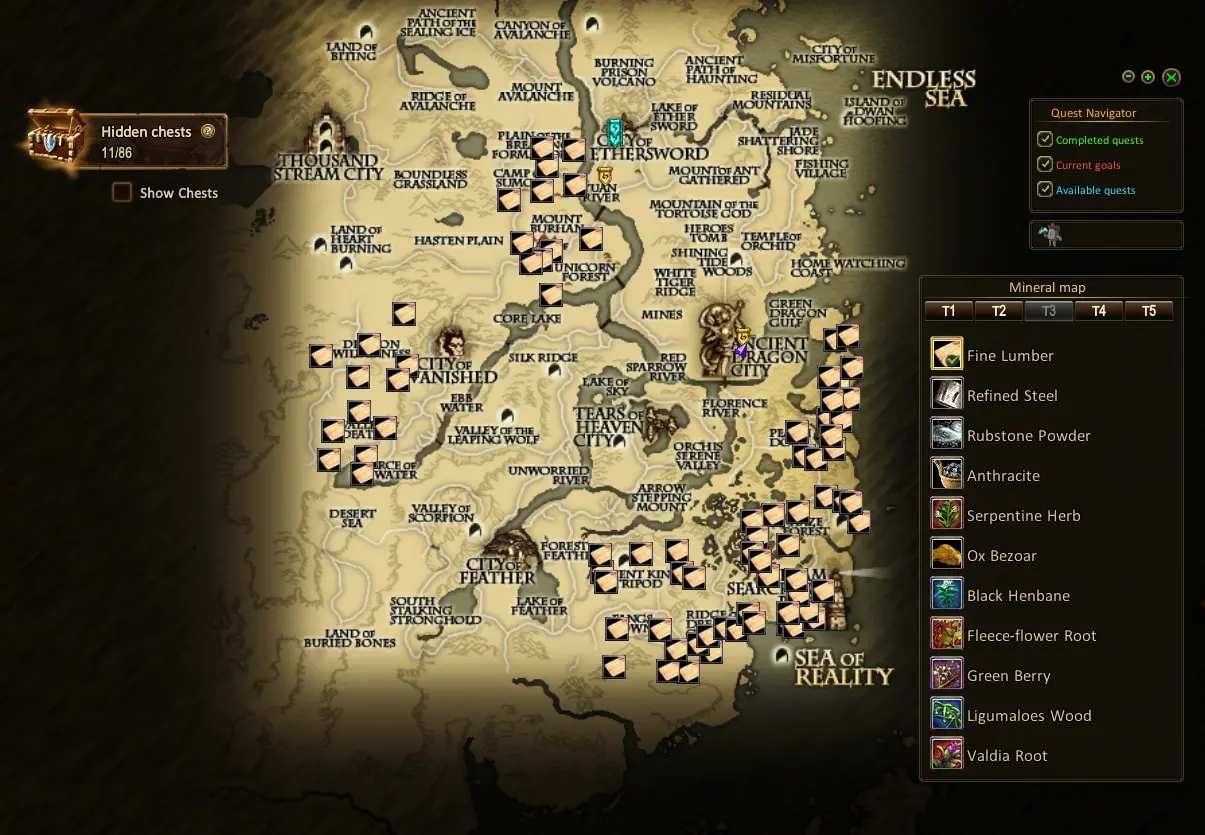Close the world map window
This screenshot has height=835, width=1205.
1172,77
